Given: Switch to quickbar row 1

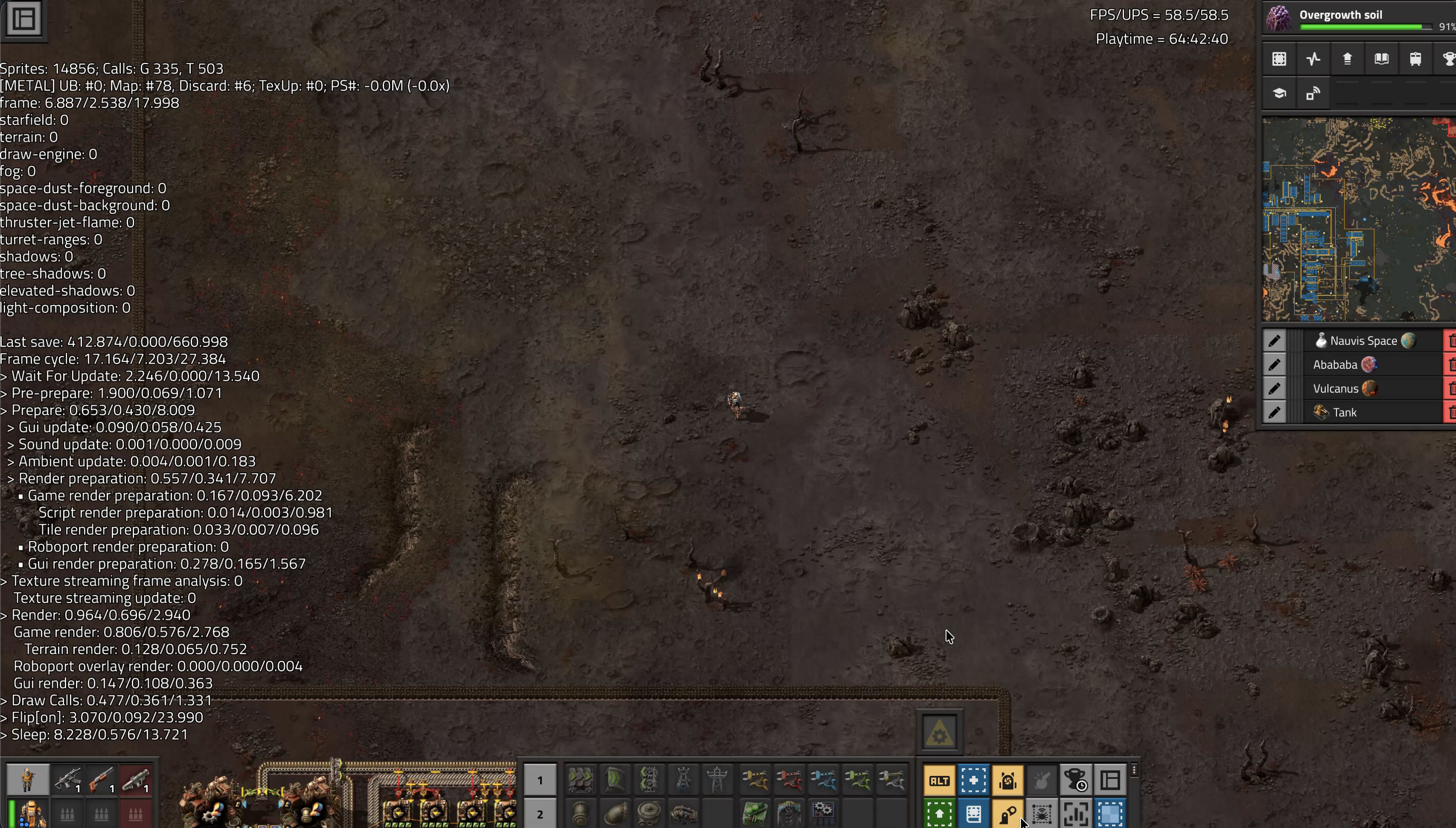Looking at the screenshot, I should (x=540, y=781).
